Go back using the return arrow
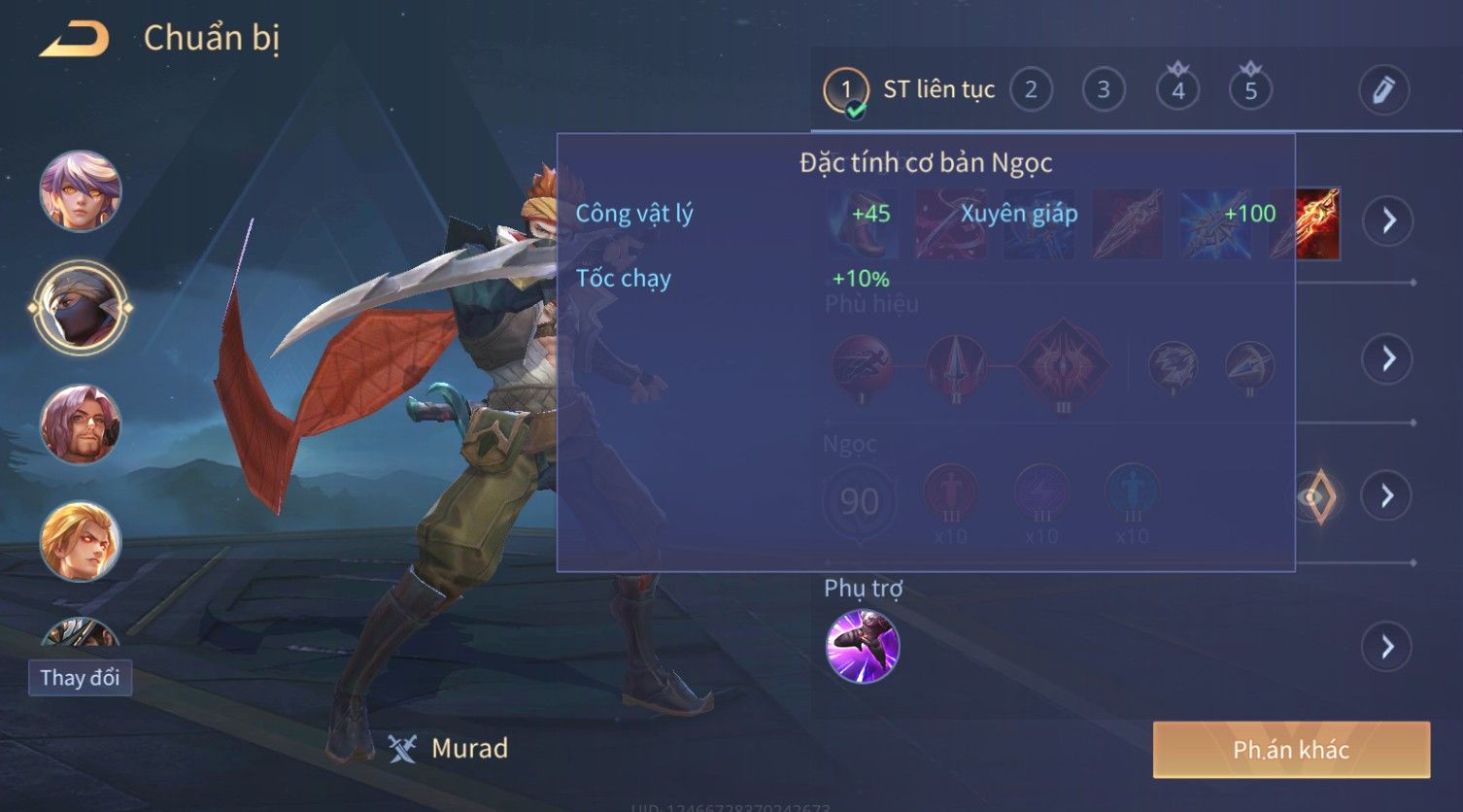Image resolution: width=1463 pixels, height=812 pixels. pos(74,39)
